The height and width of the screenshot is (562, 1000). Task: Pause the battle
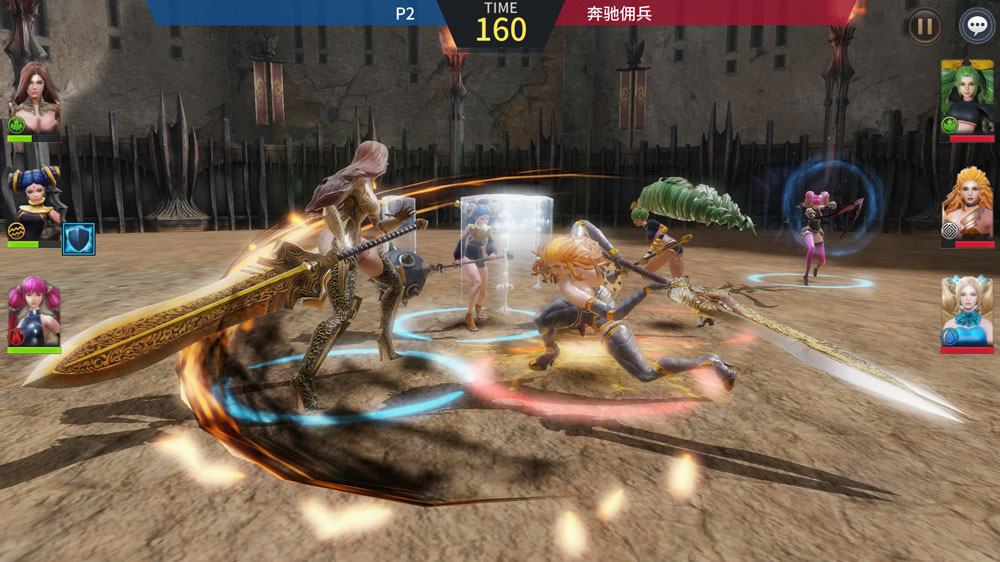(x=923, y=26)
